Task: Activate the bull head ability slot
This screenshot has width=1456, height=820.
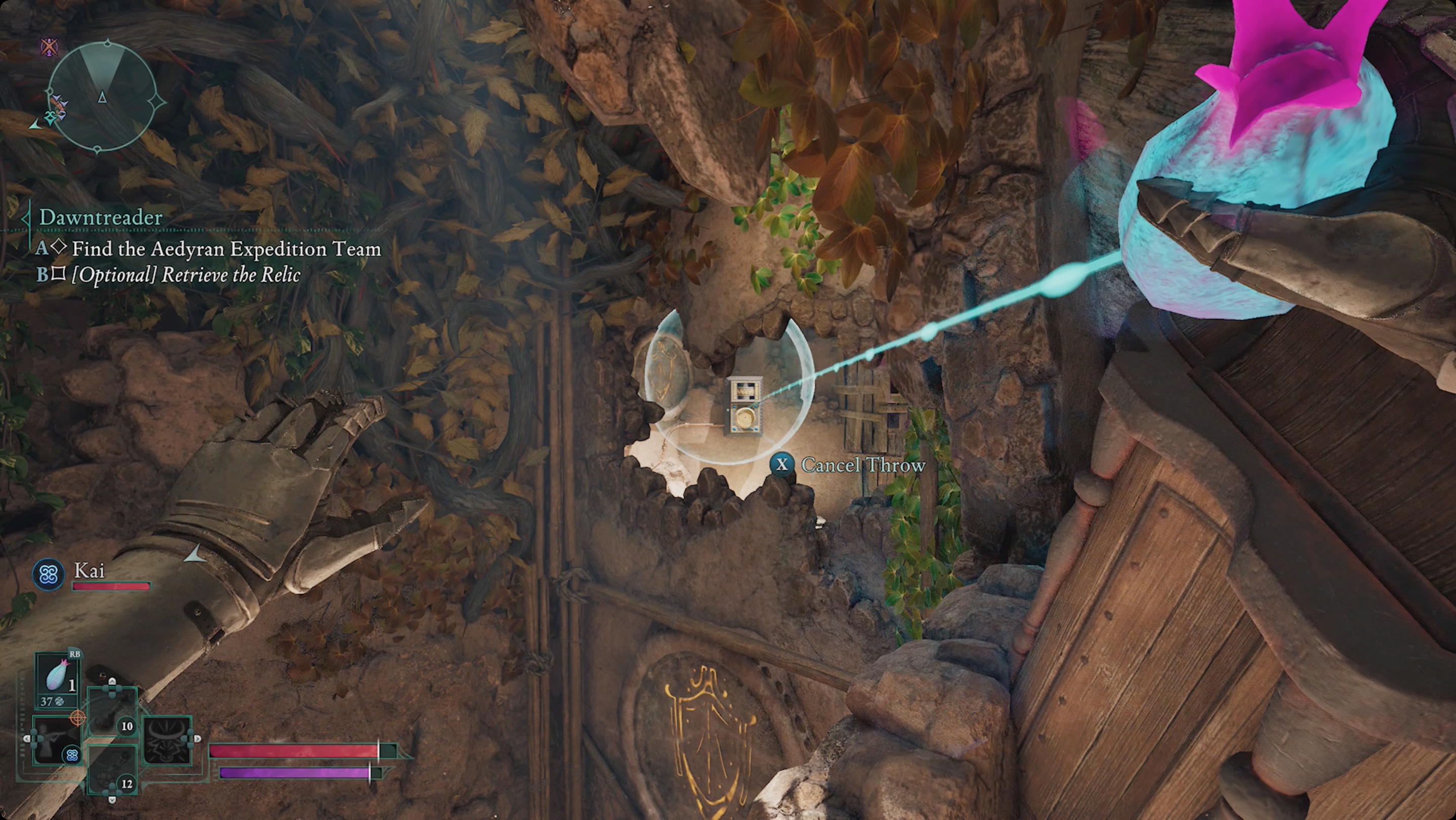Action: (x=168, y=740)
